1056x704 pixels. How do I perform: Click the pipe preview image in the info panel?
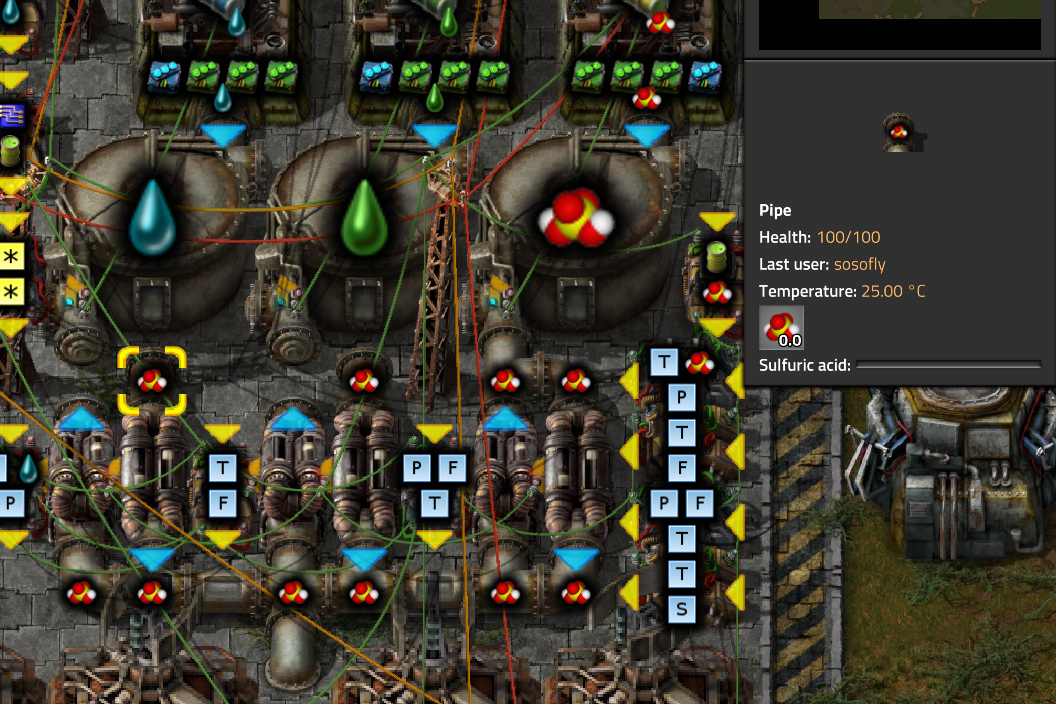click(900, 132)
